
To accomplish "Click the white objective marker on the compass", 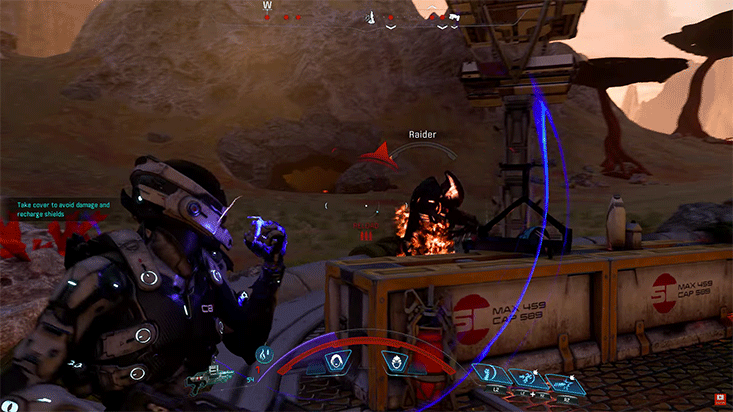I will click(372, 16).
